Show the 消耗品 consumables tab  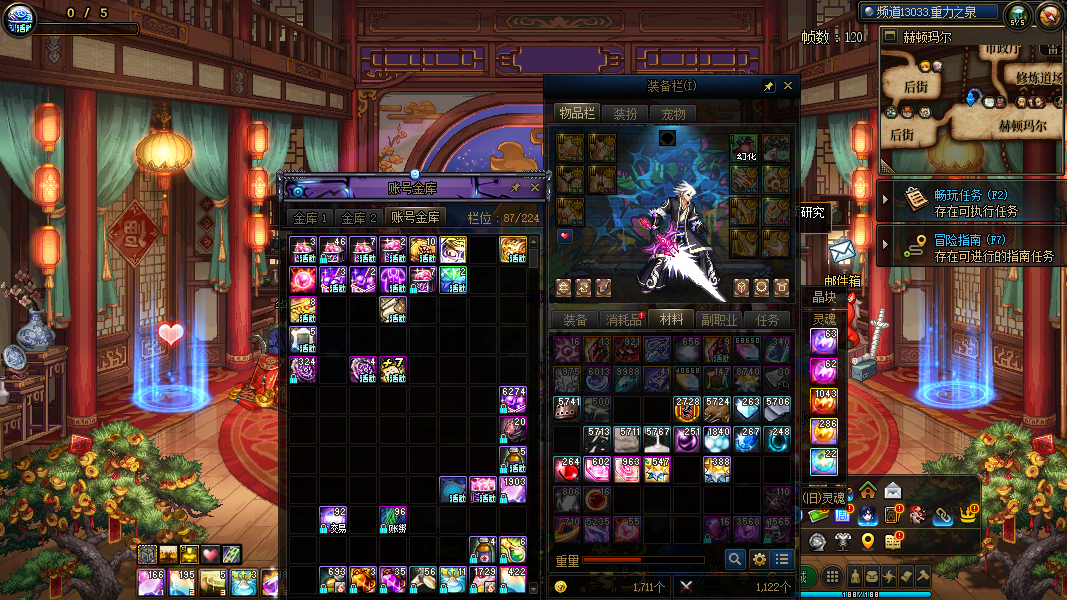tap(624, 320)
